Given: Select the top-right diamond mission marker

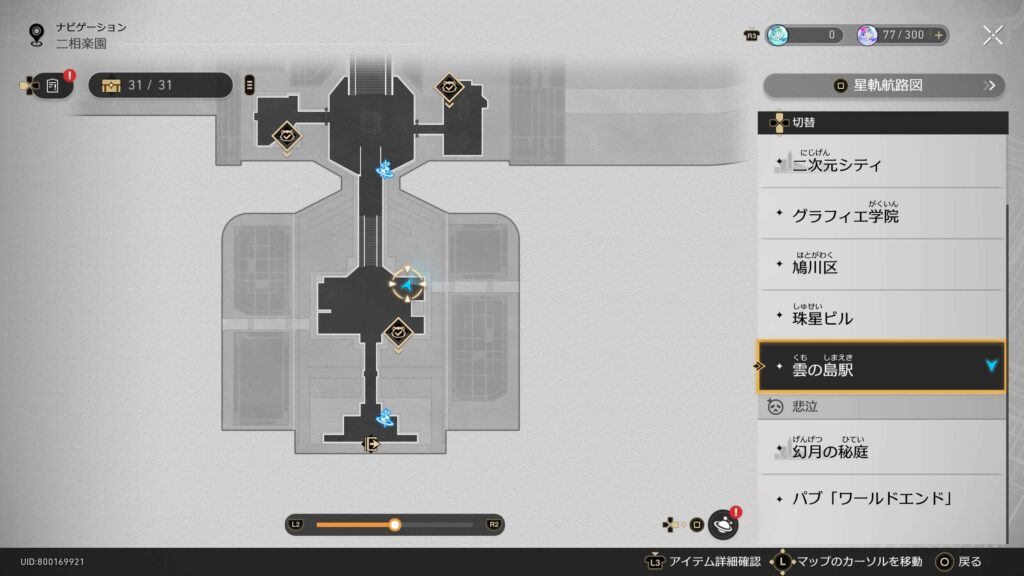Looking at the screenshot, I should (450, 88).
